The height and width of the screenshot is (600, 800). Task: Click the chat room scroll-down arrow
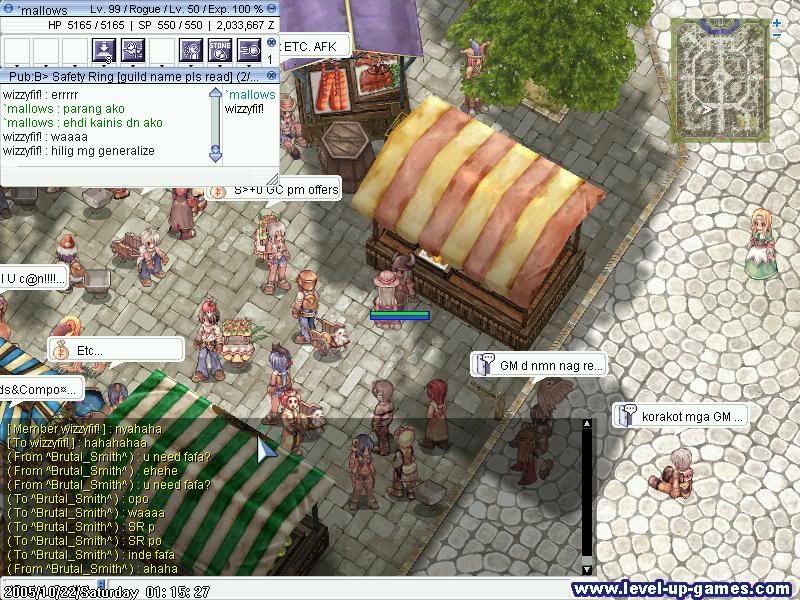click(215, 155)
